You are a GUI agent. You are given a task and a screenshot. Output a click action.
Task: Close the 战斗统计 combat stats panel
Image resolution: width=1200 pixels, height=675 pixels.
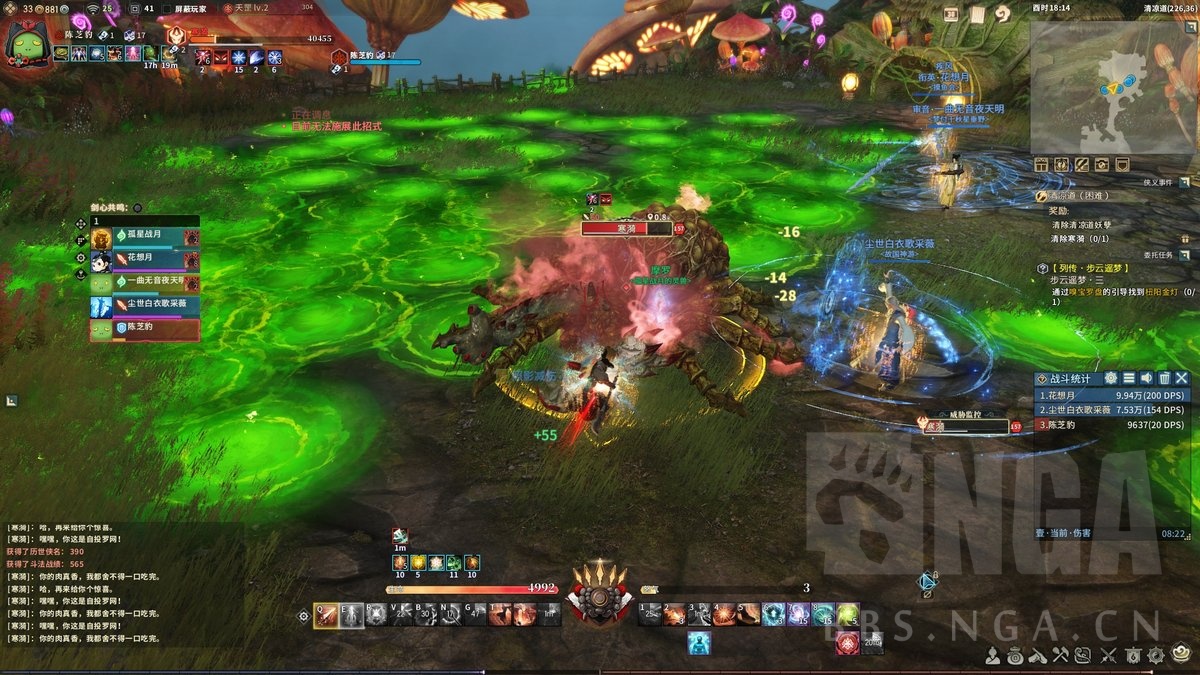1182,378
